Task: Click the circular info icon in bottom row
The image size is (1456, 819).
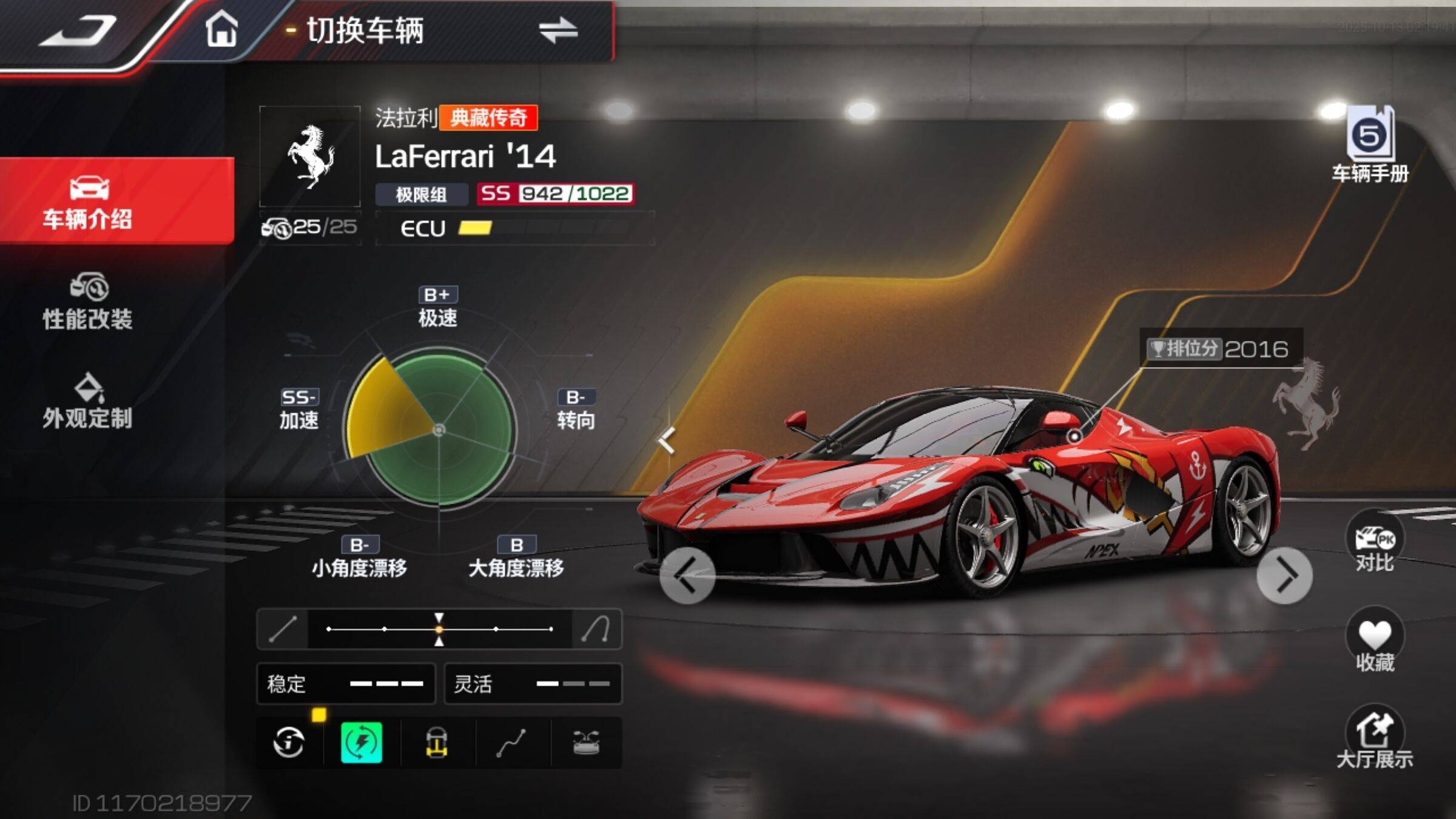Action: [x=289, y=742]
